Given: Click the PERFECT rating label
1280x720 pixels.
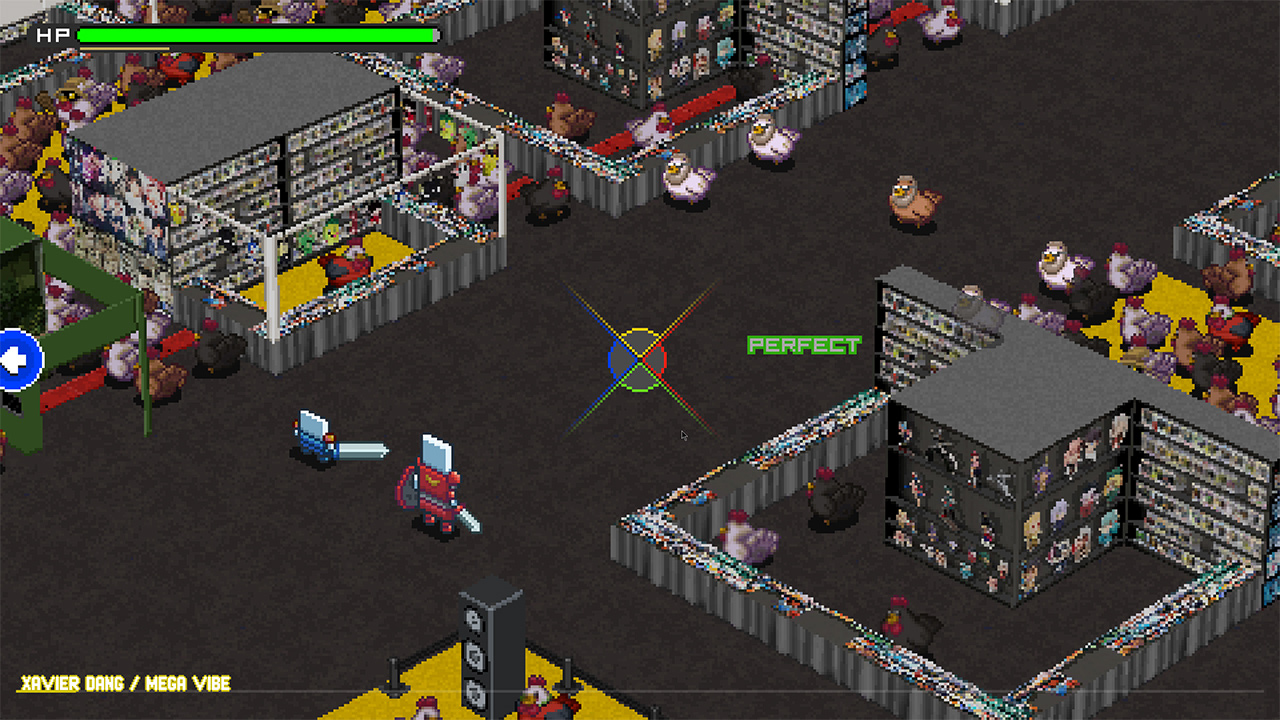Looking at the screenshot, I should pos(804,347).
